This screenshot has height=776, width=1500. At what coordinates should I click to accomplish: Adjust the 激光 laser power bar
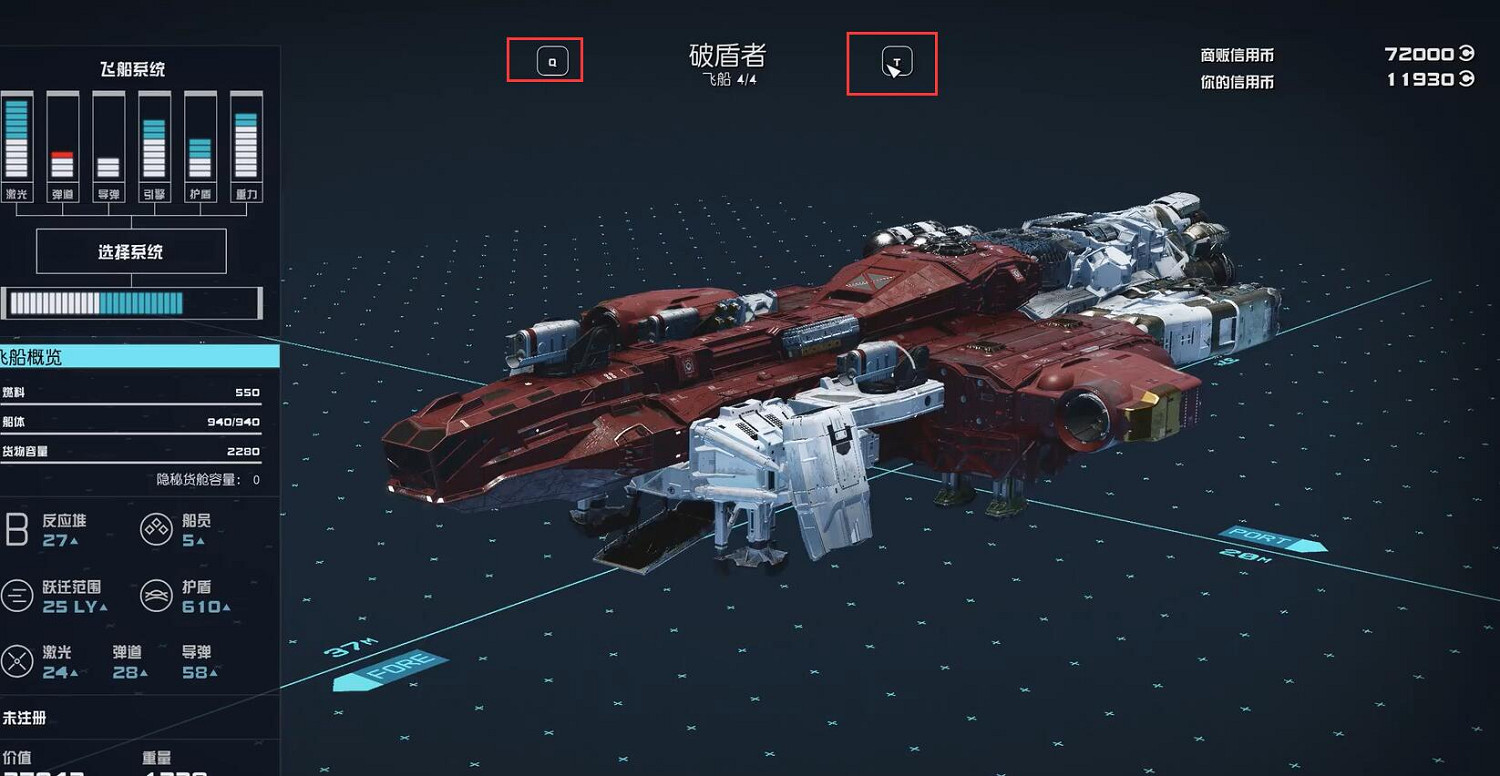[x=17, y=140]
